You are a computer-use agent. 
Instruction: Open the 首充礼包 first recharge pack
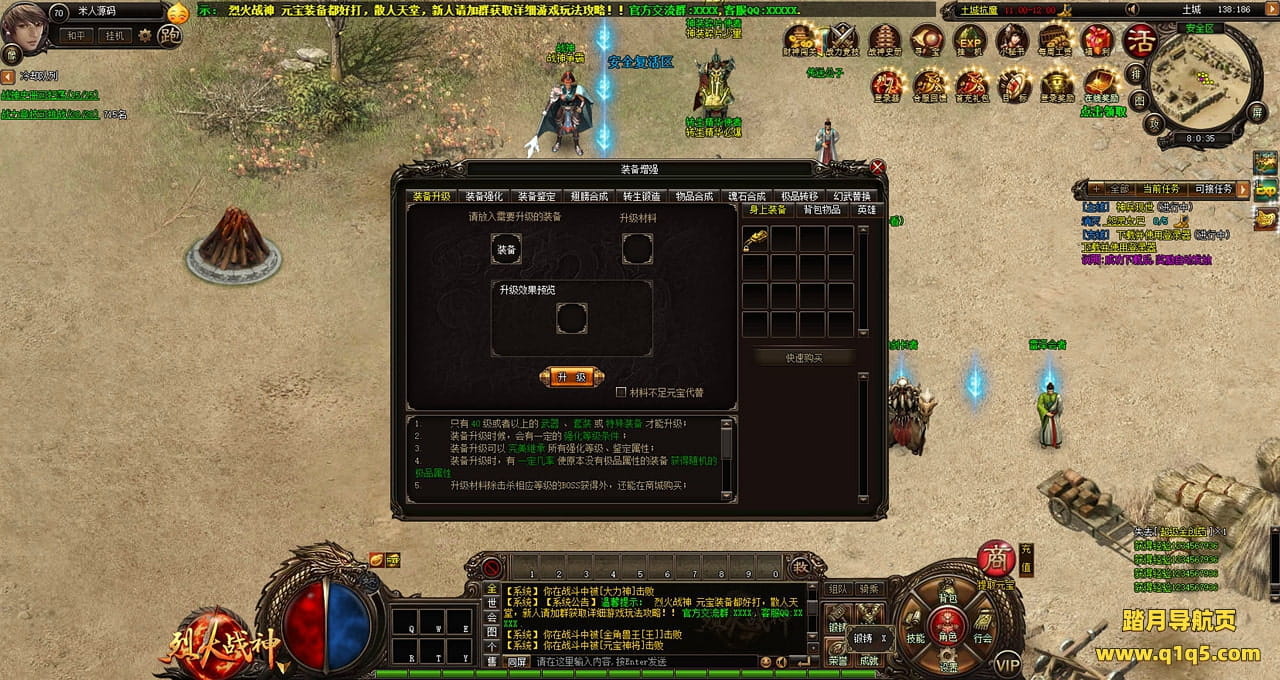[971, 84]
